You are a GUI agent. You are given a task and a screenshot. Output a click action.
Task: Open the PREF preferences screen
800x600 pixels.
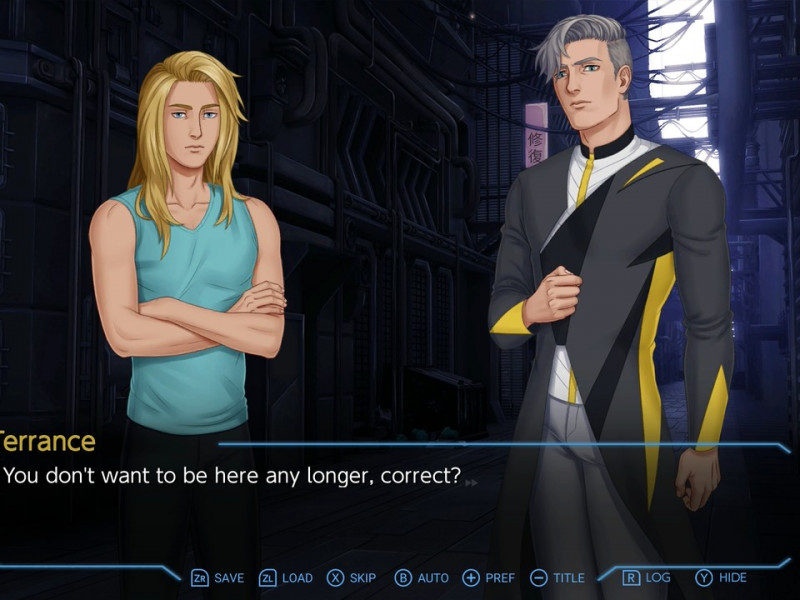tap(489, 578)
